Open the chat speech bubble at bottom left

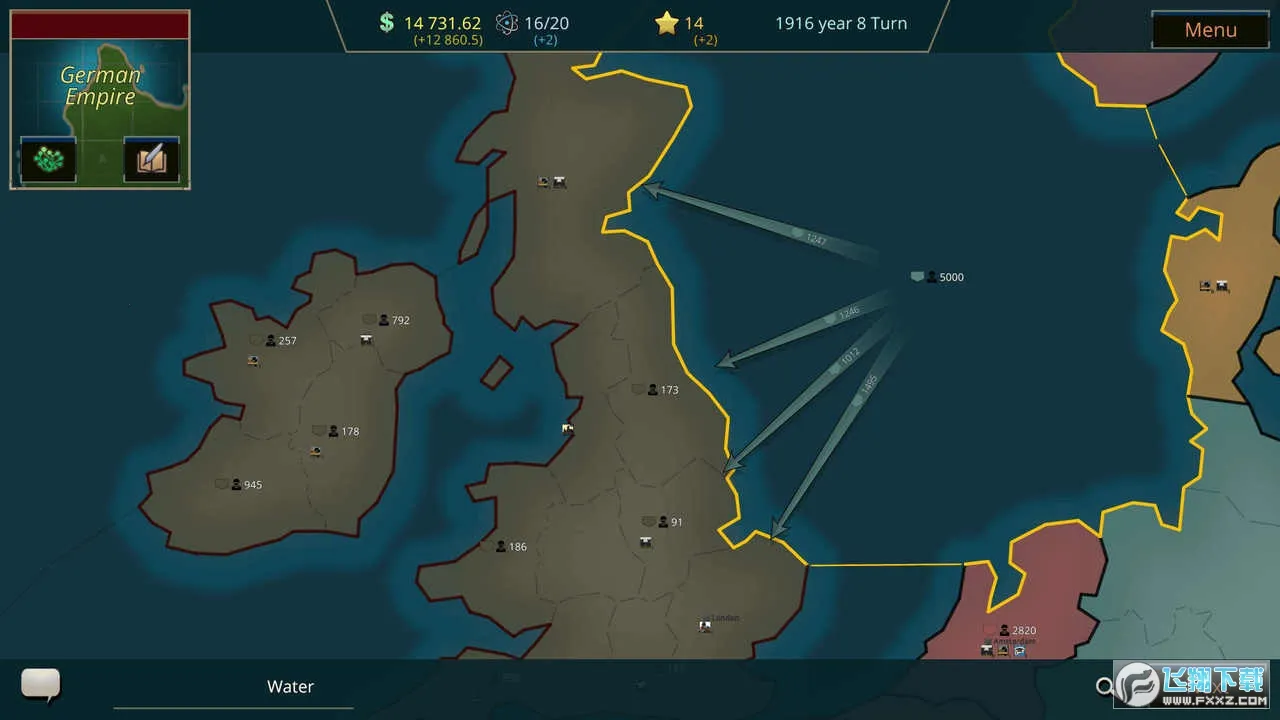tap(39, 685)
